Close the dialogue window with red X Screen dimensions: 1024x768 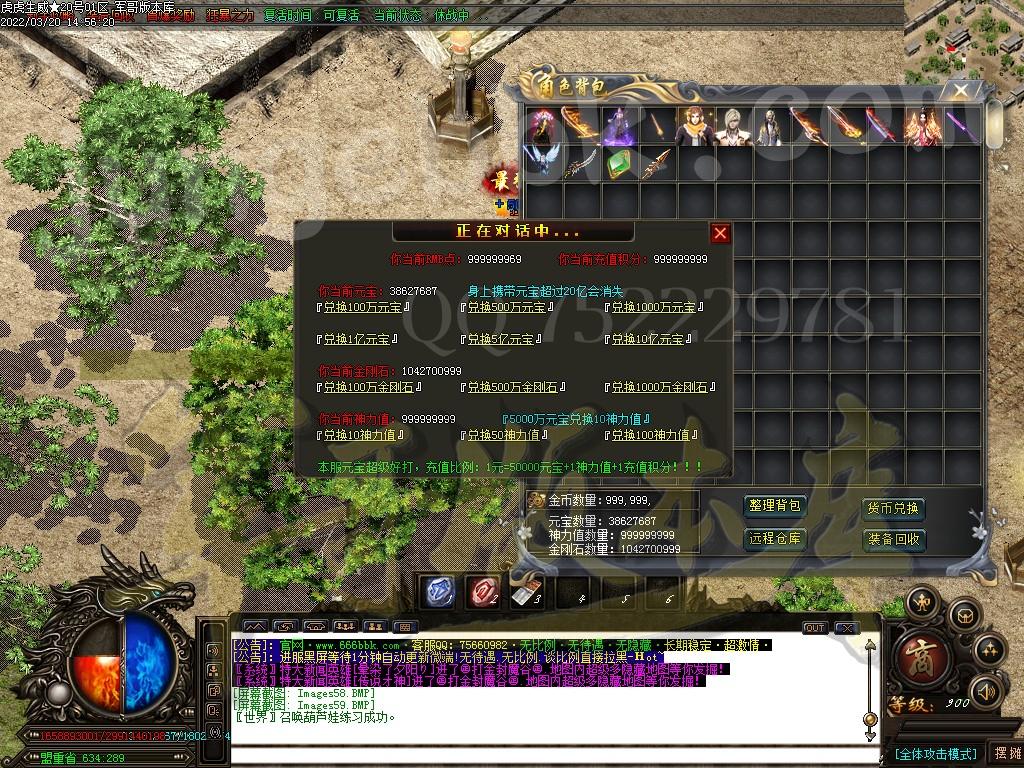click(720, 233)
